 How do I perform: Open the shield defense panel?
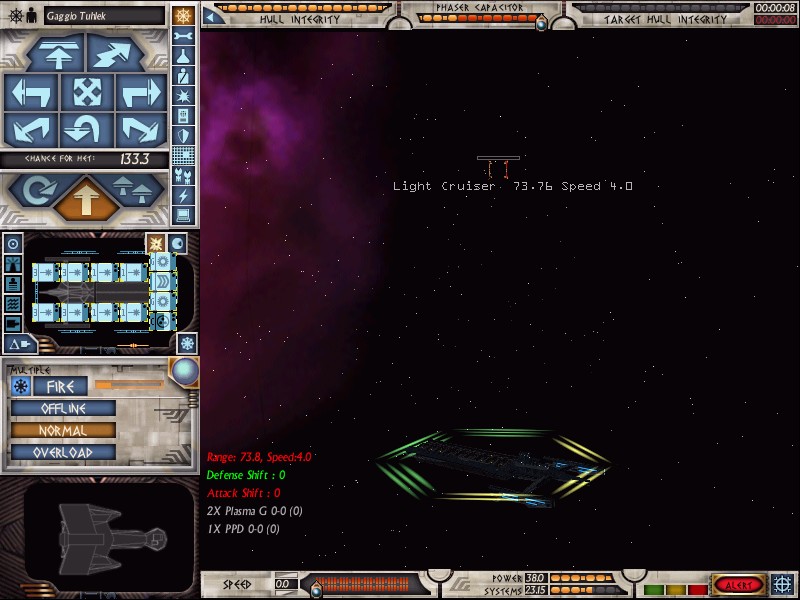coord(183,135)
